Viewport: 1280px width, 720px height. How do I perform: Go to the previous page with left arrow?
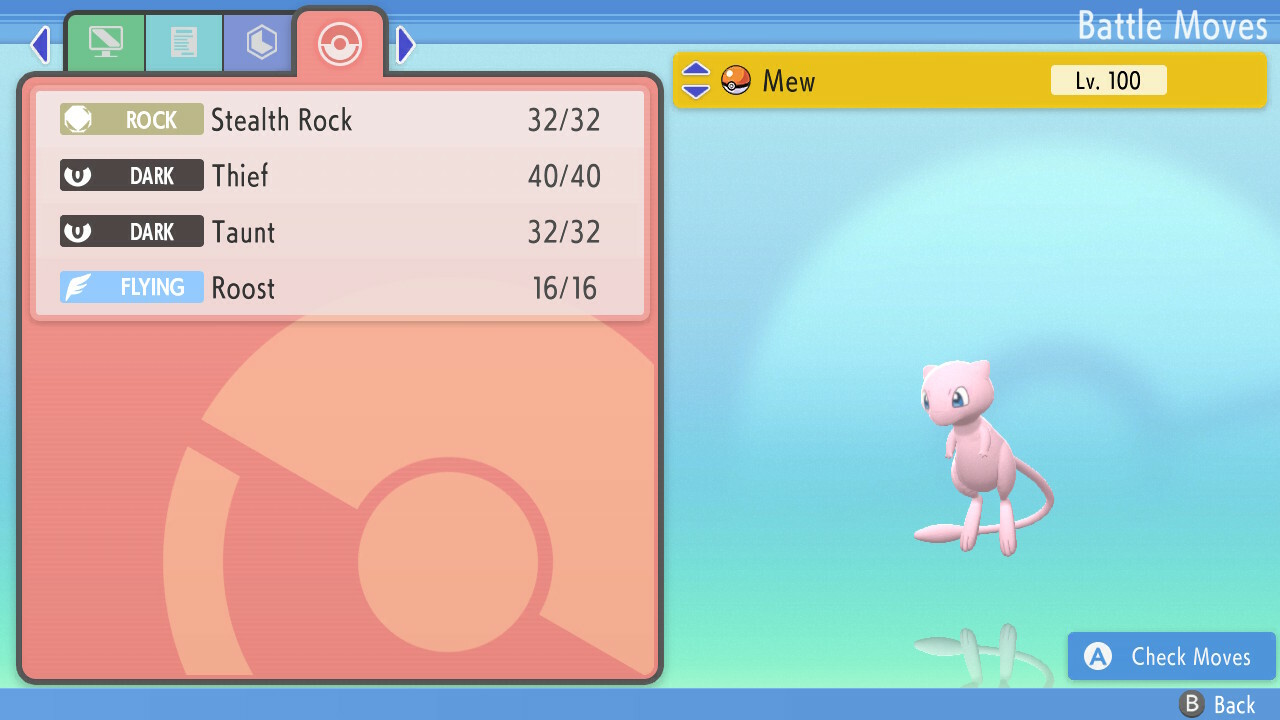click(x=40, y=44)
